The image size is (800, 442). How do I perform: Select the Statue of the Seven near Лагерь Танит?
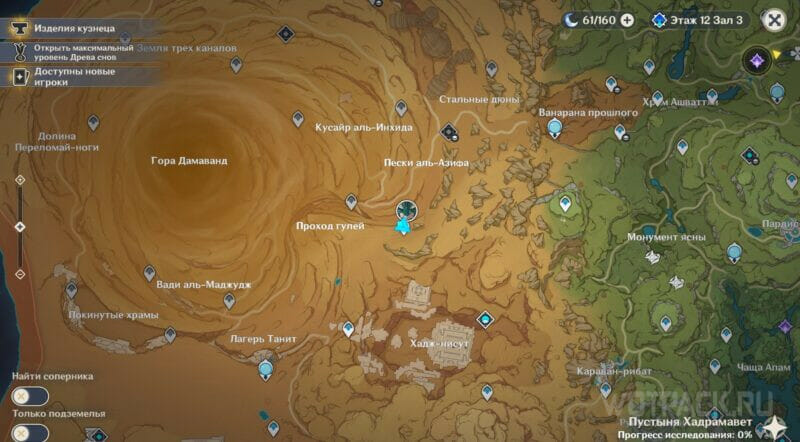[266, 370]
